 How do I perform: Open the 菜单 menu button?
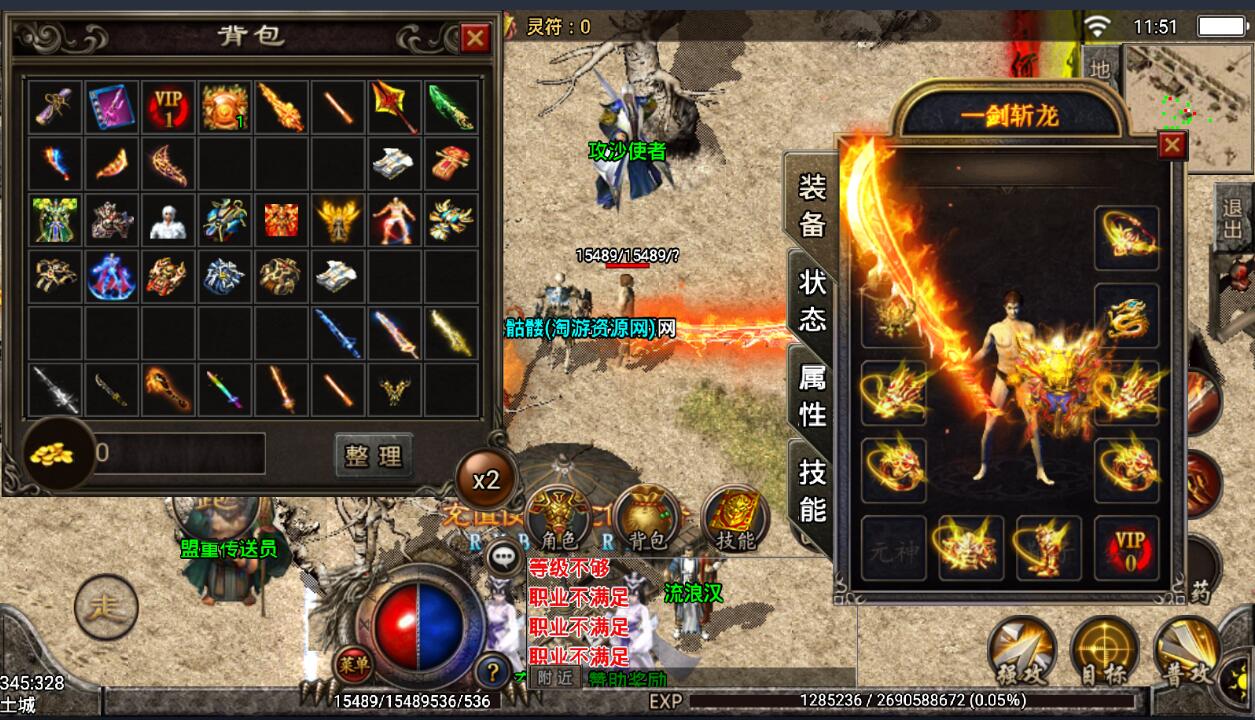[352, 662]
